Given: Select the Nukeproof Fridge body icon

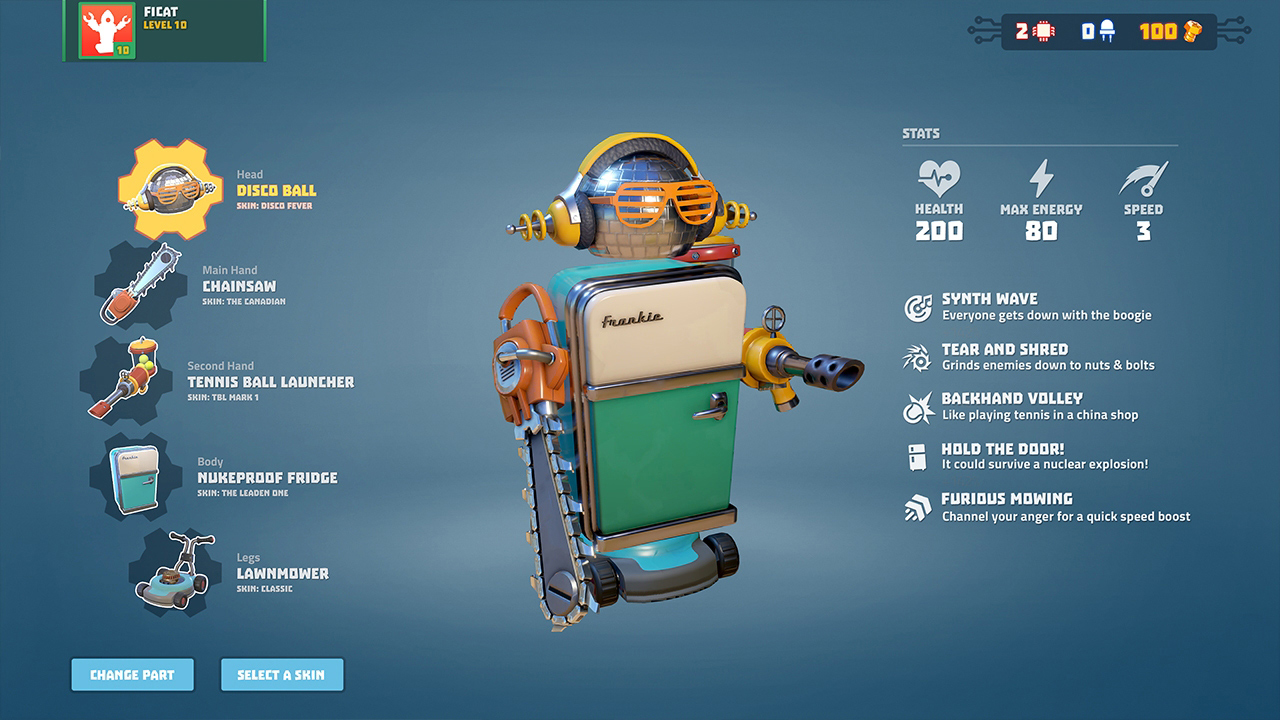Looking at the screenshot, I should (138, 478).
